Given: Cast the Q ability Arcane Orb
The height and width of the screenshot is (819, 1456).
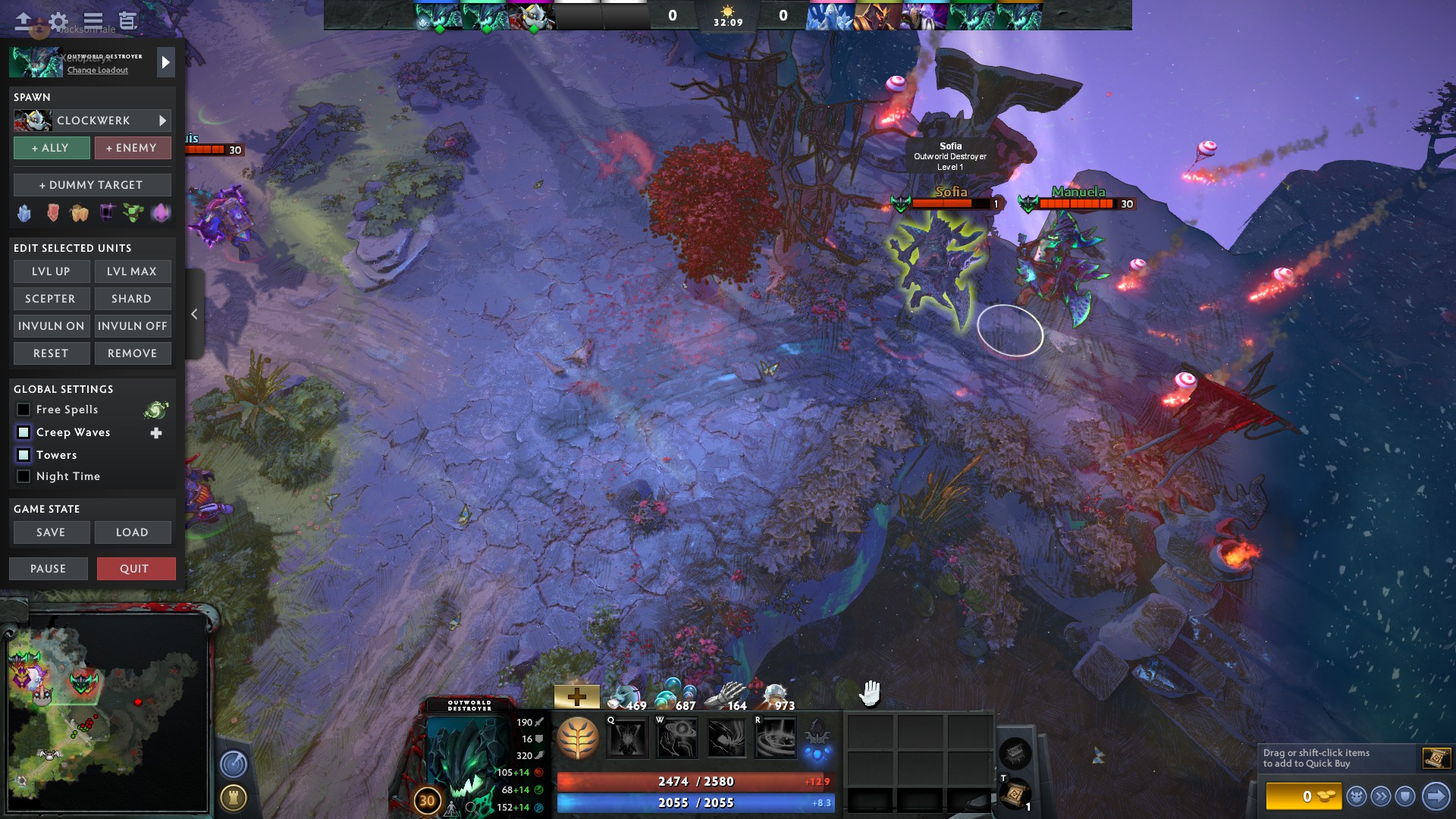Looking at the screenshot, I should tap(629, 737).
